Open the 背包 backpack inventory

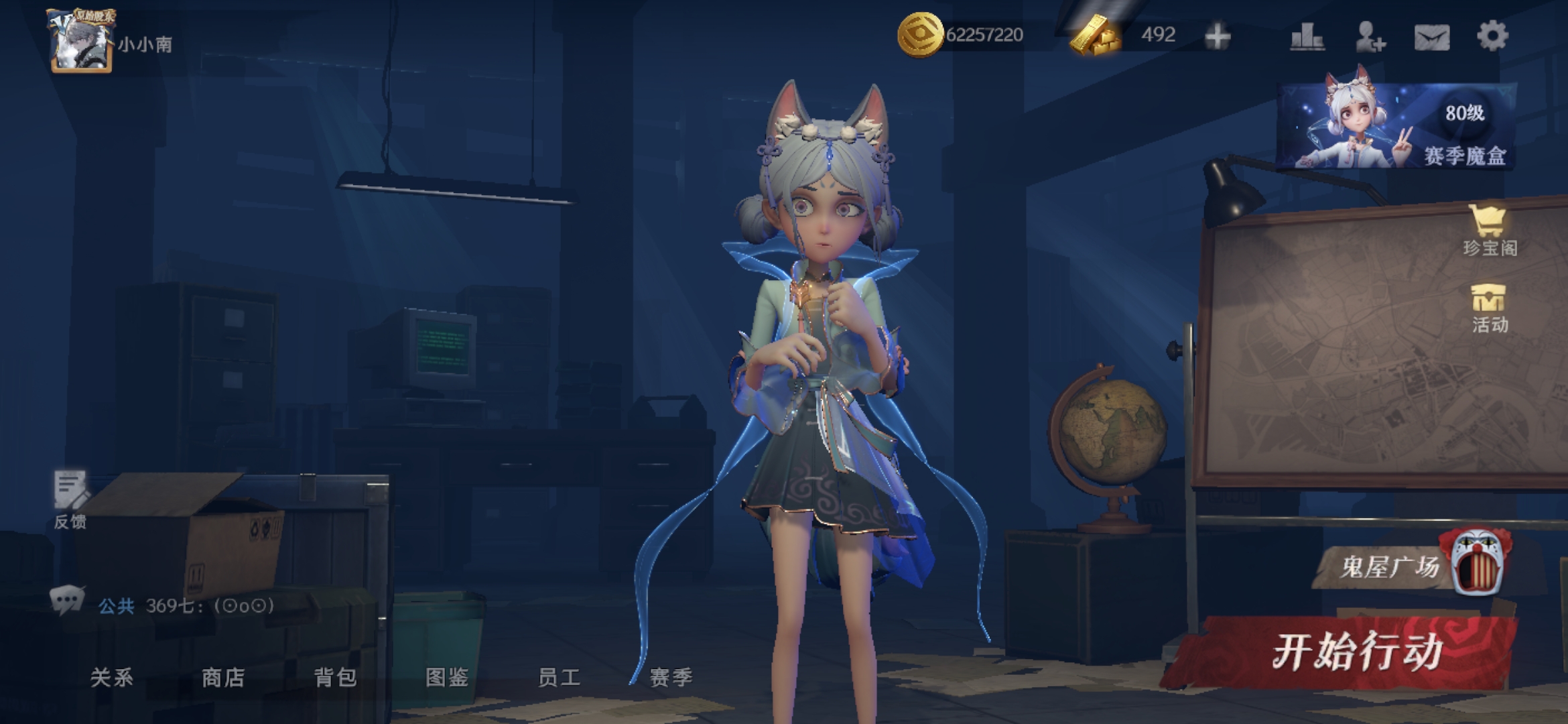[x=335, y=677]
